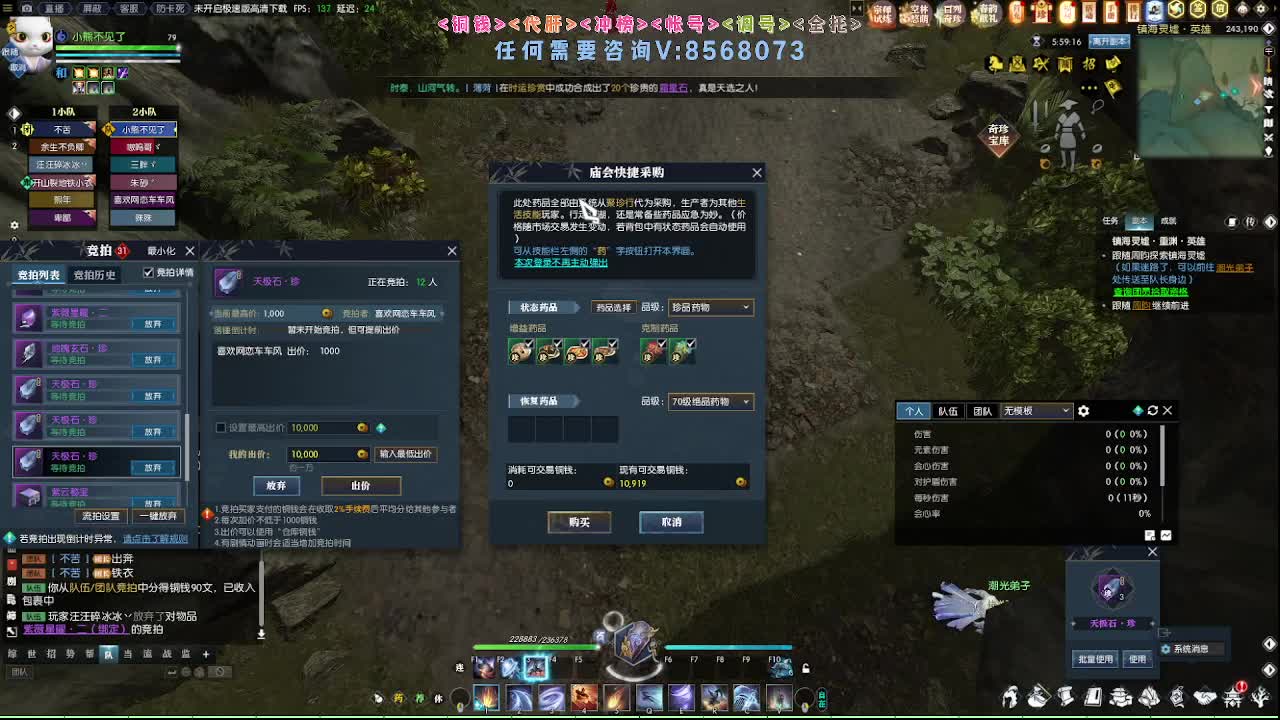Open the settings gear on the stats panel
The height and width of the screenshot is (720, 1280).
(x=1085, y=410)
